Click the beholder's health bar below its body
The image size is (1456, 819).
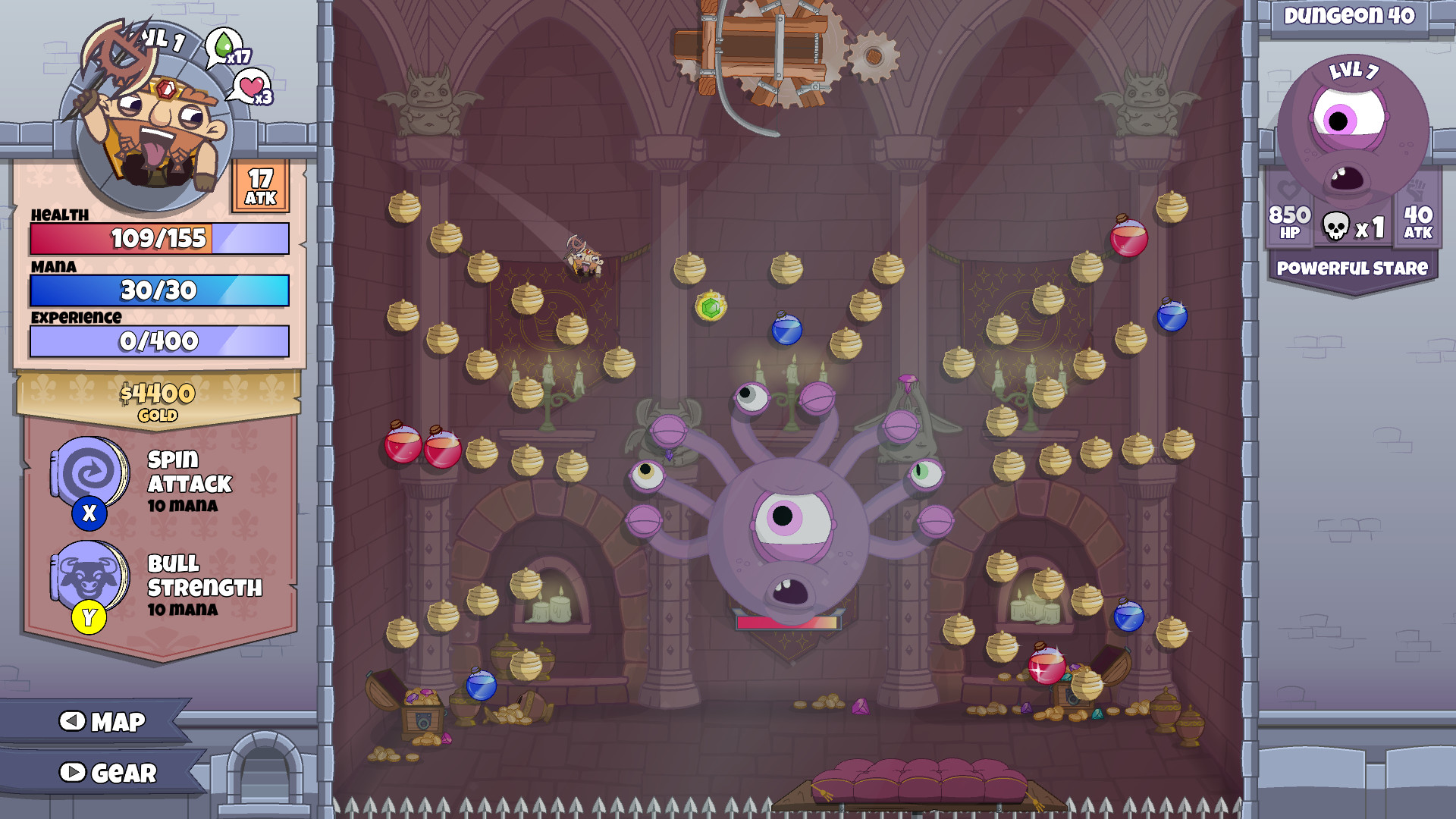[788, 622]
